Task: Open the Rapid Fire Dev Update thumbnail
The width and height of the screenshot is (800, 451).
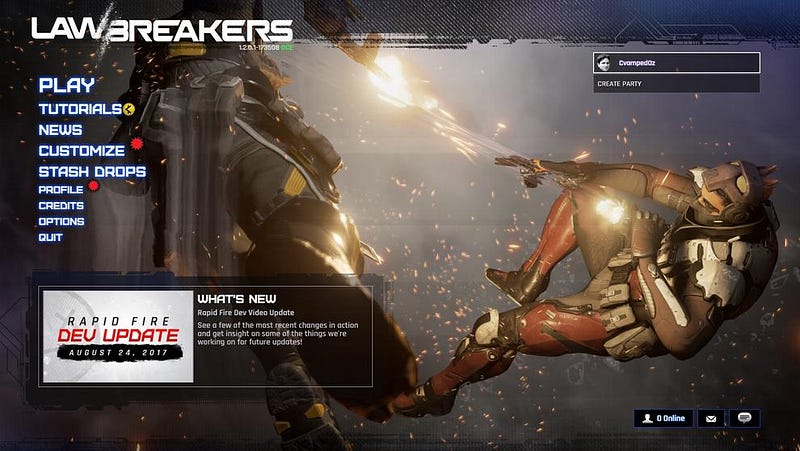Action: point(118,336)
